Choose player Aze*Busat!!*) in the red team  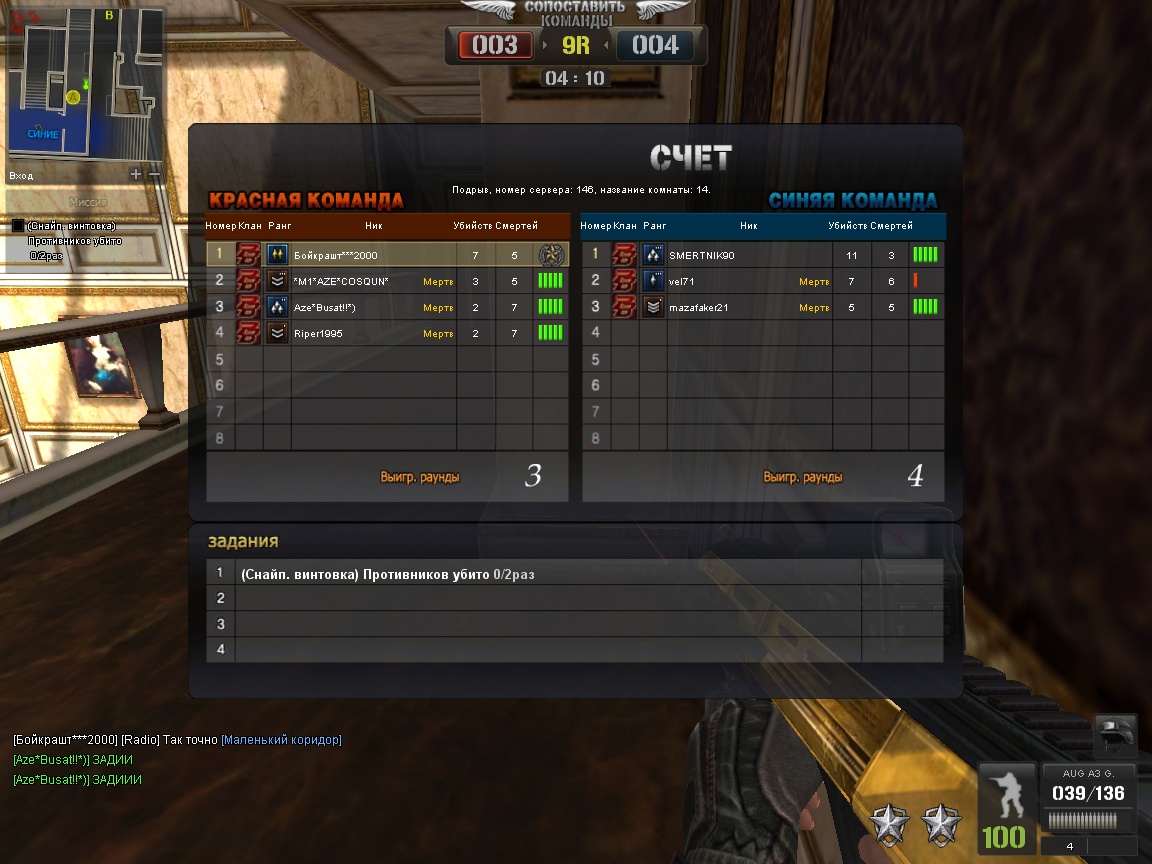click(387, 307)
